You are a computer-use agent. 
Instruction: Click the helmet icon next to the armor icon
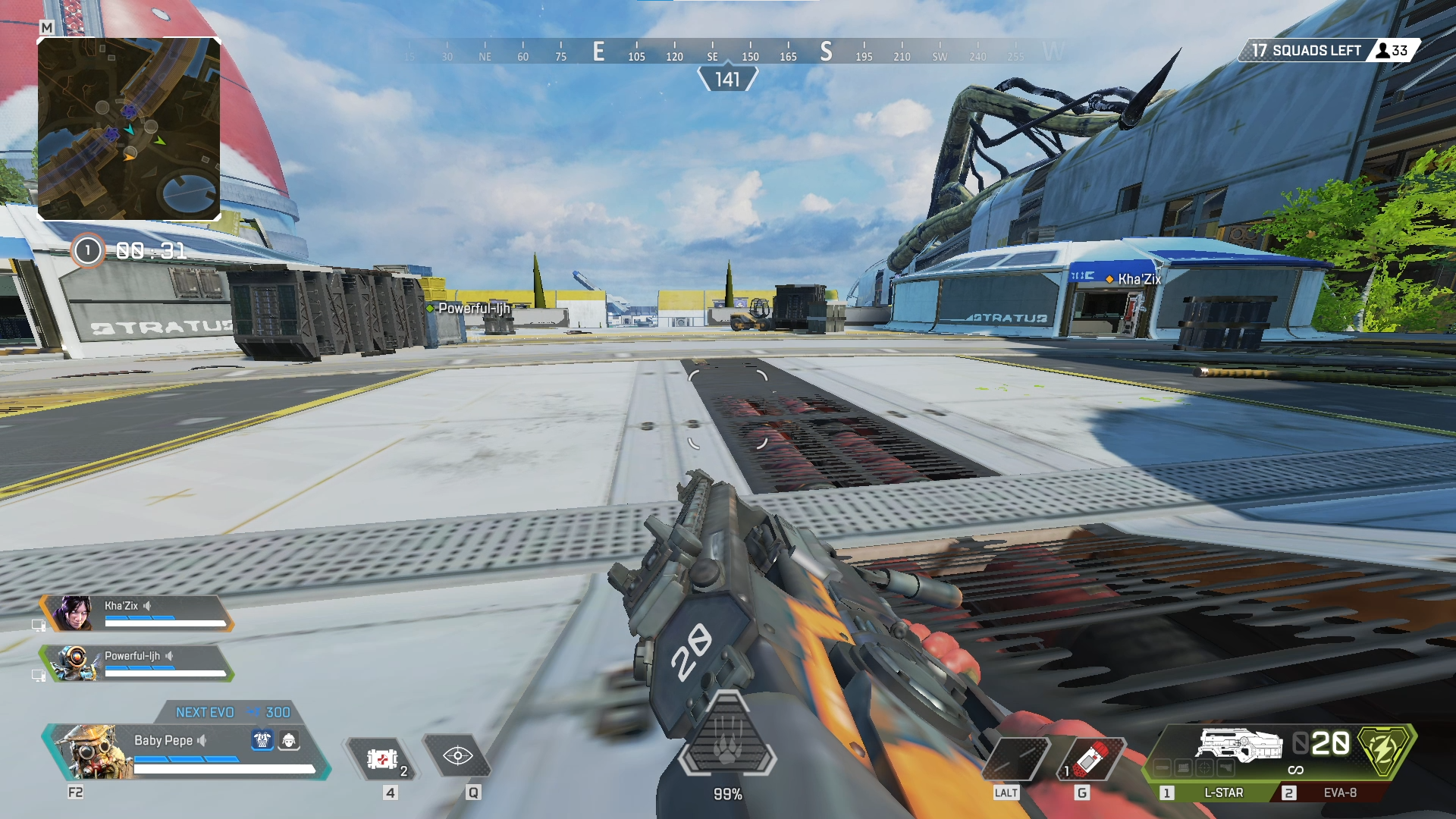tap(289, 741)
